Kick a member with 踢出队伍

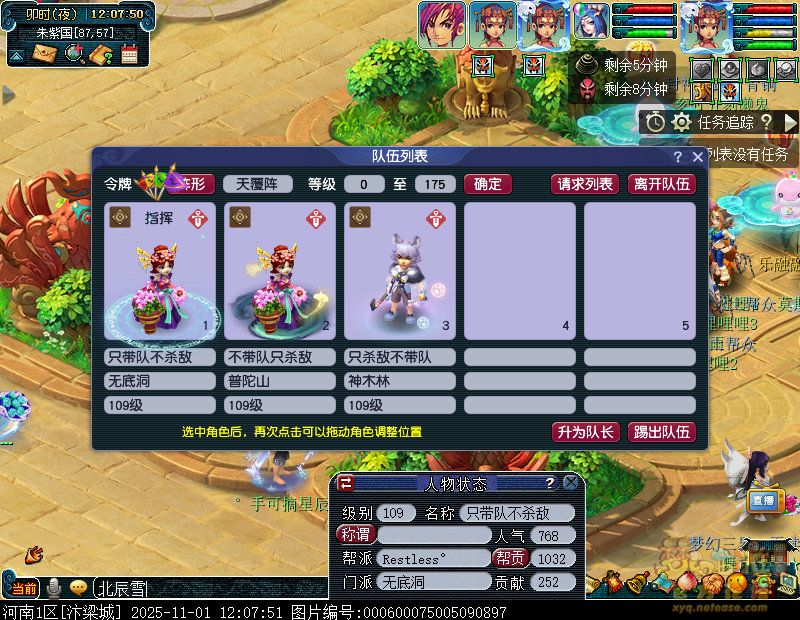click(x=661, y=432)
